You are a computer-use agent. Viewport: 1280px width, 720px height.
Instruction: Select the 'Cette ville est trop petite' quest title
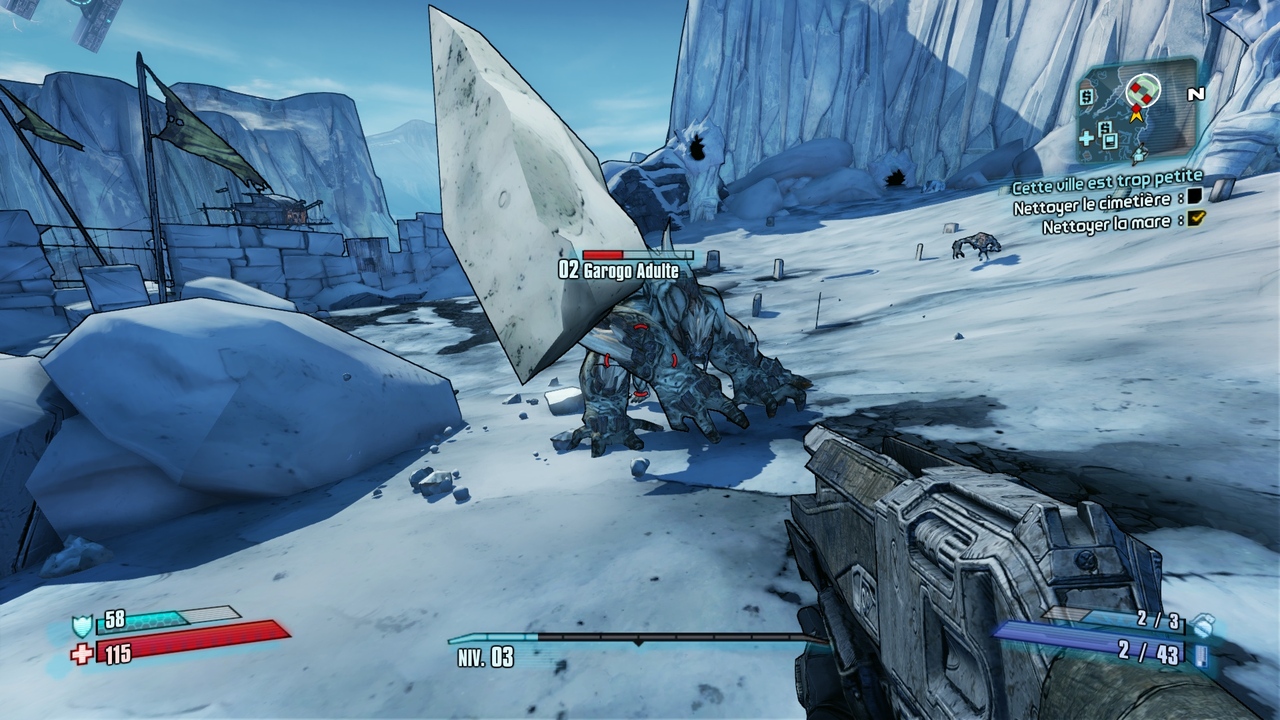1106,185
